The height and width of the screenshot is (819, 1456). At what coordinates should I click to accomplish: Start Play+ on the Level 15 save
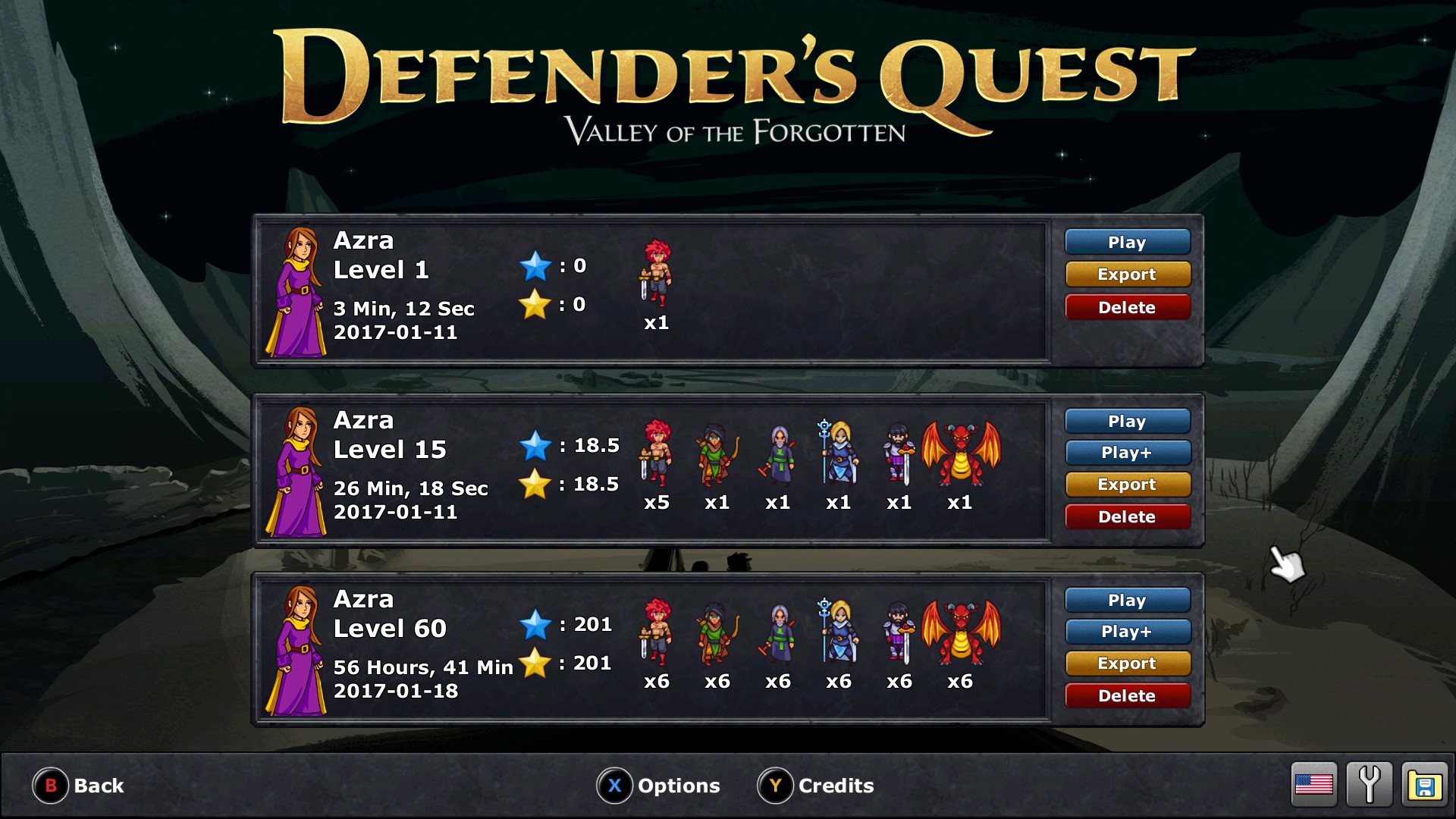(x=1127, y=453)
